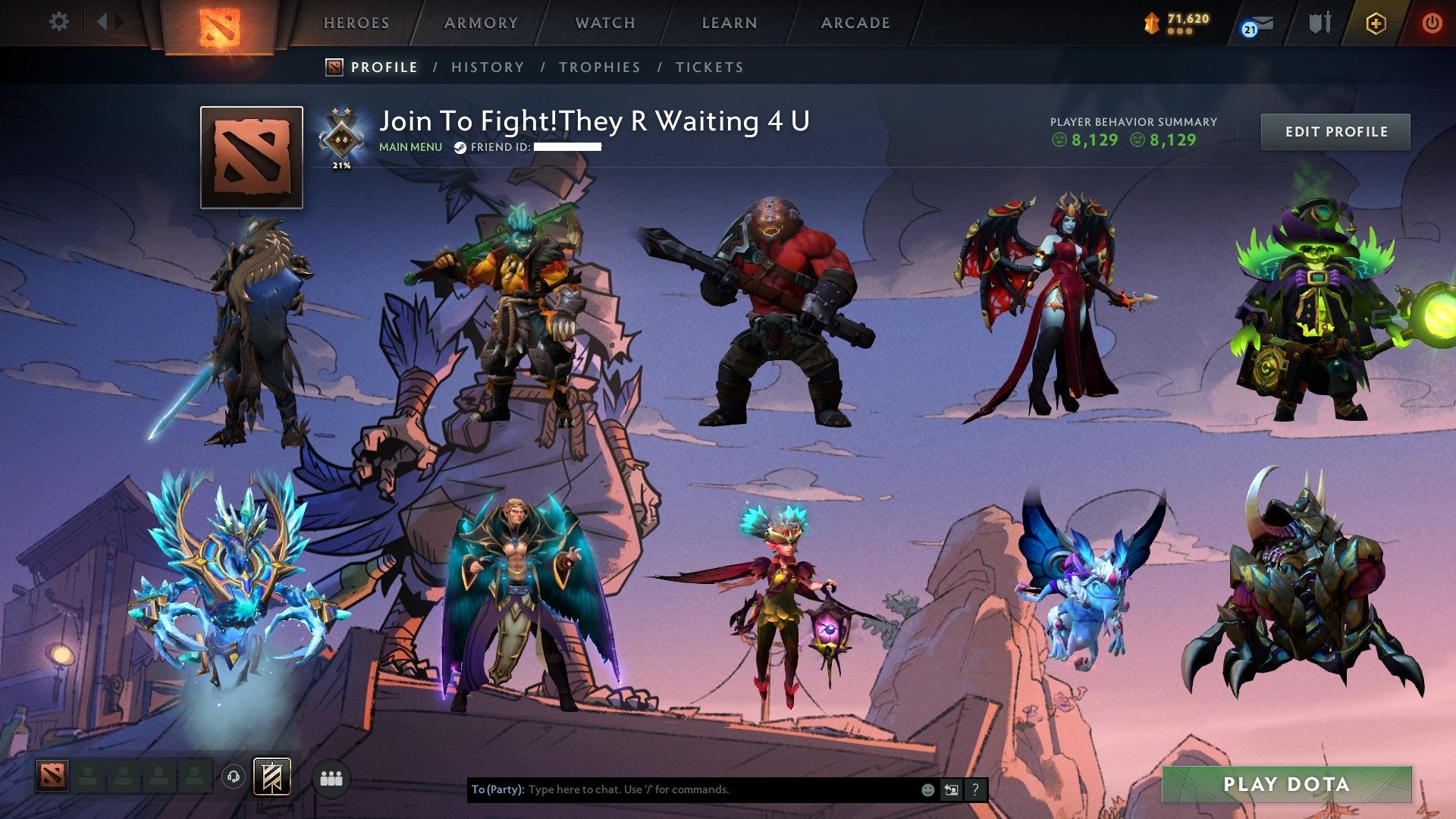1456x819 pixels.
Task: Click the shards currency icon showing 71,620
Action: pos(1153,23)
